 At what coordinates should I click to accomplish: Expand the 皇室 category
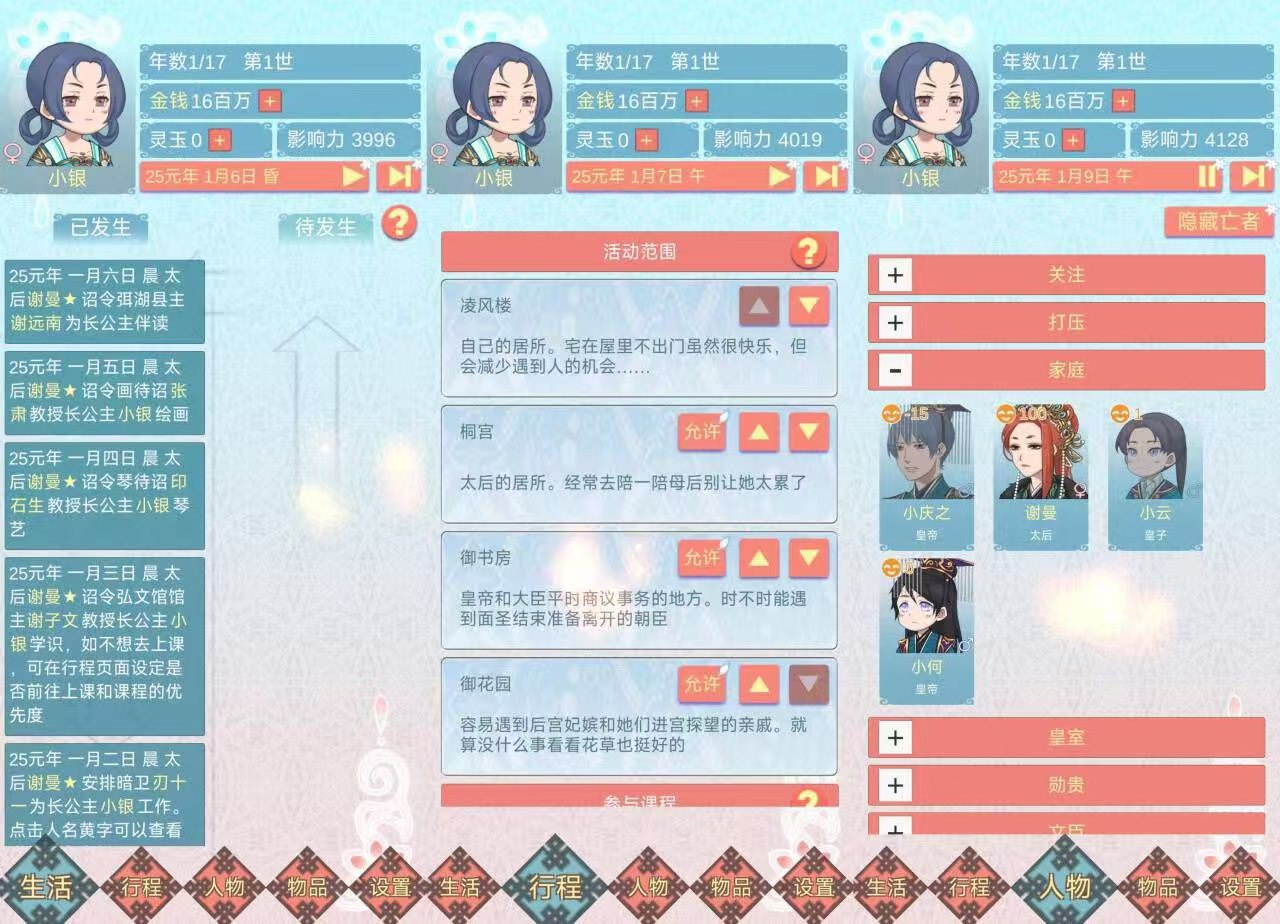point(893,738)
